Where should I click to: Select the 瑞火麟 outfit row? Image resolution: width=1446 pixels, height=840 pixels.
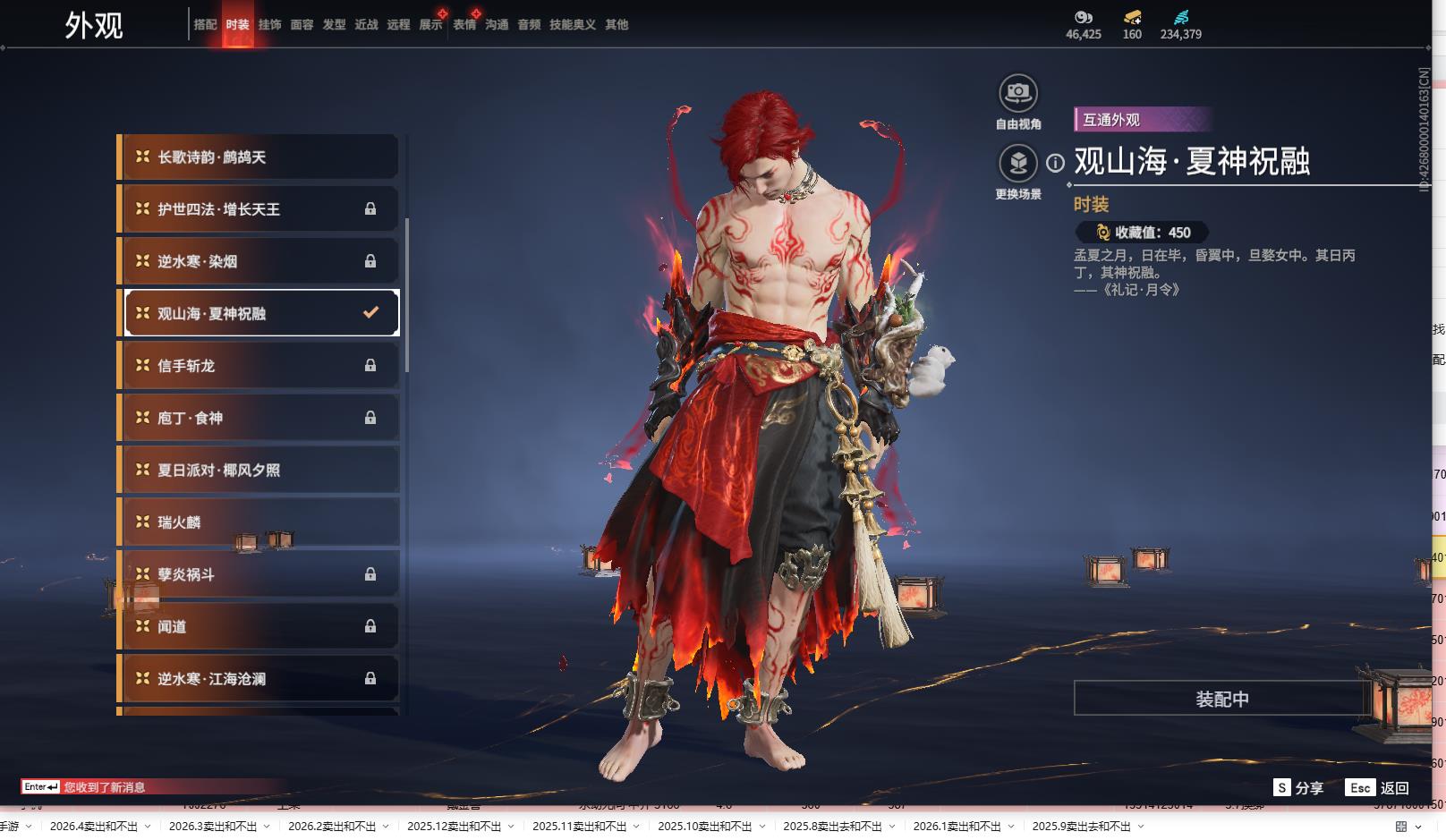[x=259, y=522]
